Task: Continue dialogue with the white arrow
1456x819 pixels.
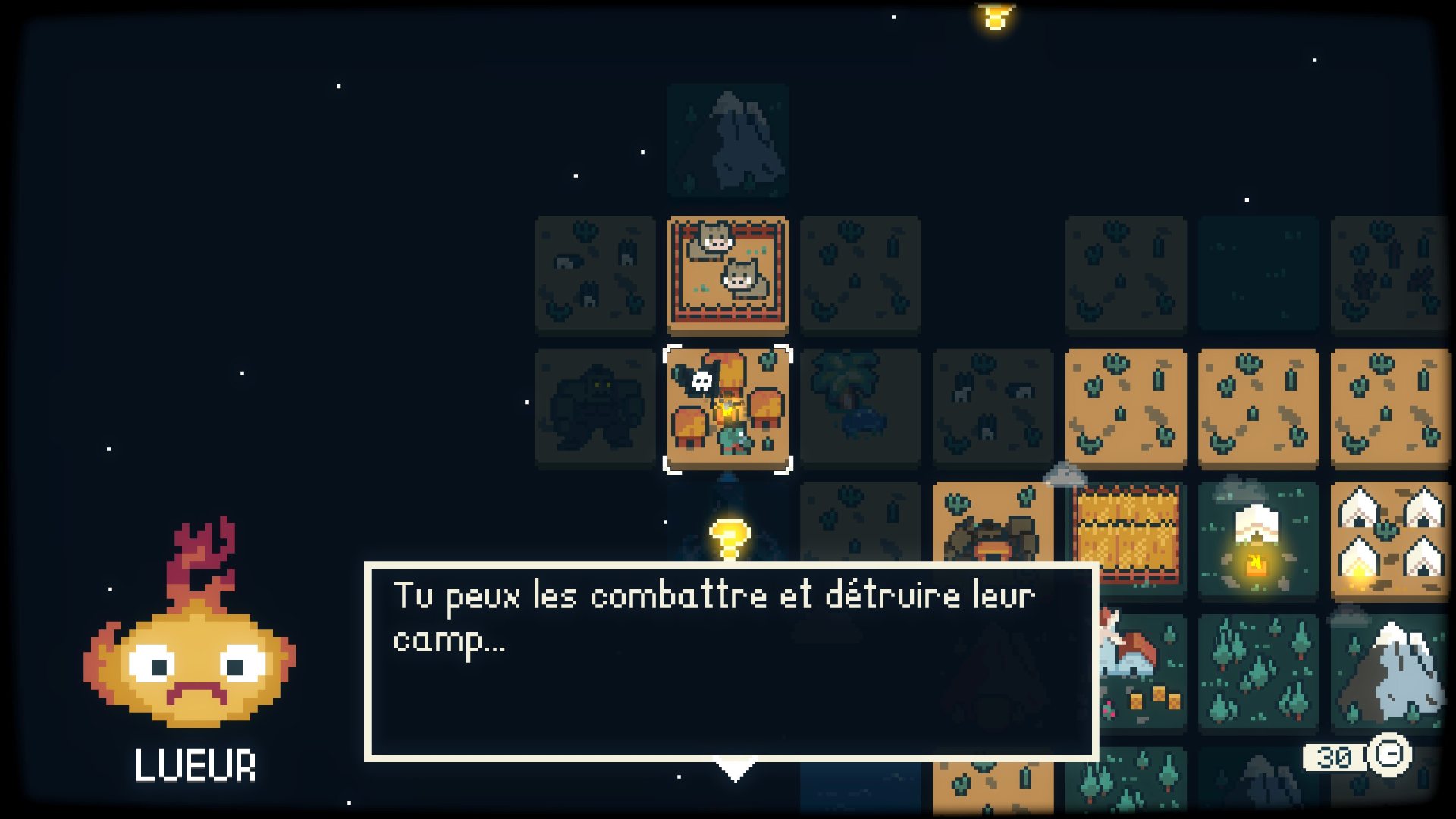Action: [735, 772]
